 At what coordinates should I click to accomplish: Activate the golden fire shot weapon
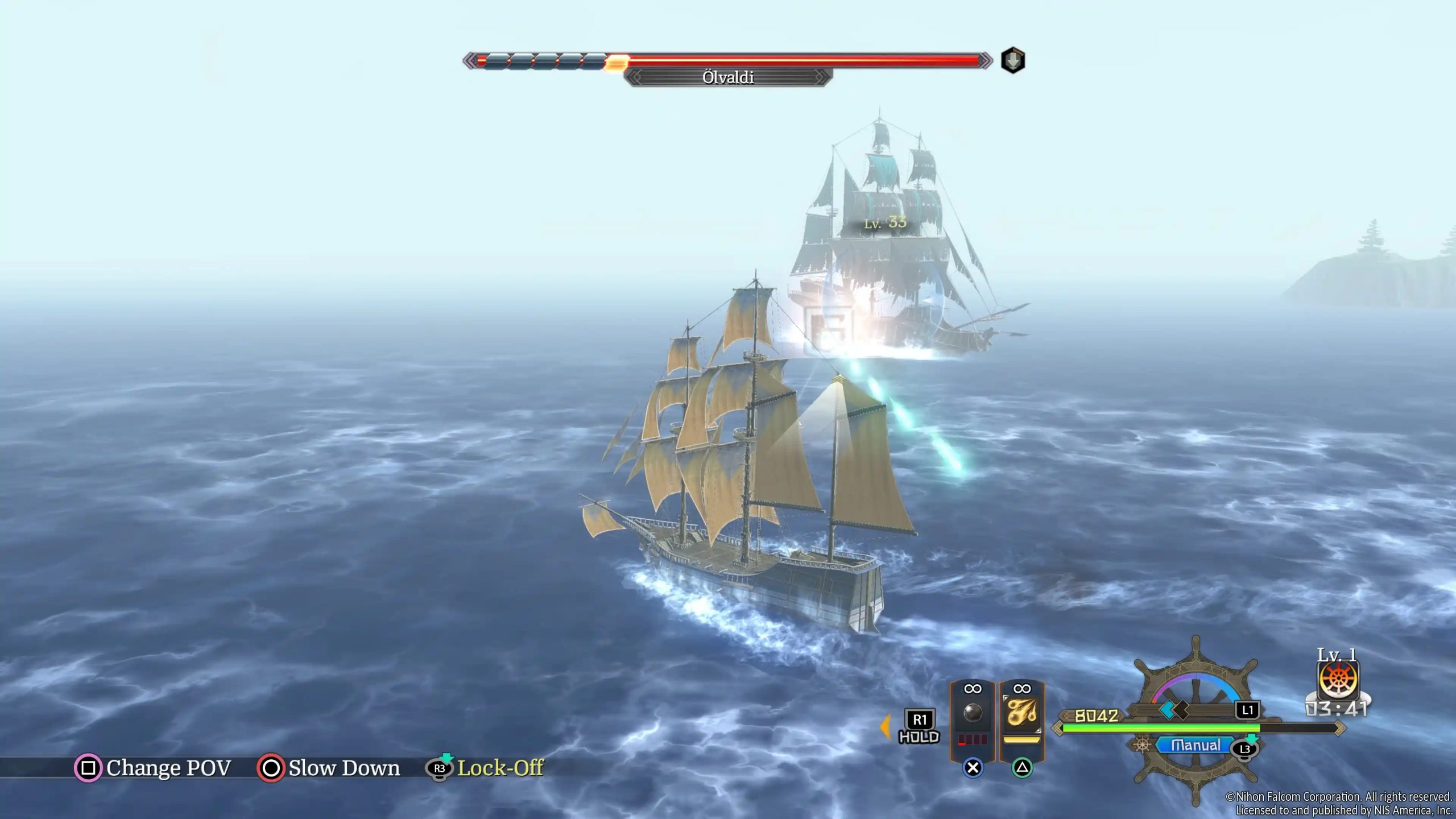tap(1022, 714)
